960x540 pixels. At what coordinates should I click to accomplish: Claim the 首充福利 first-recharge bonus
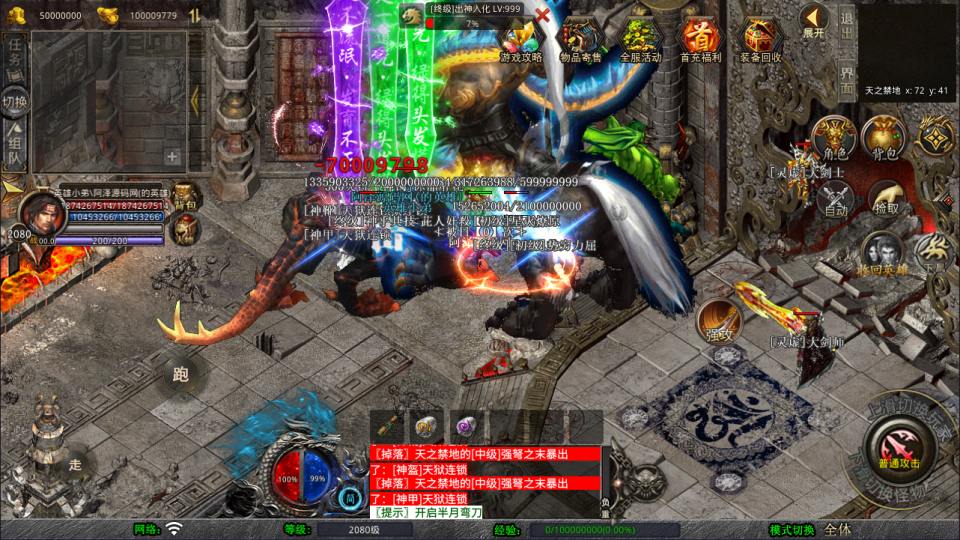pos(700,40)
